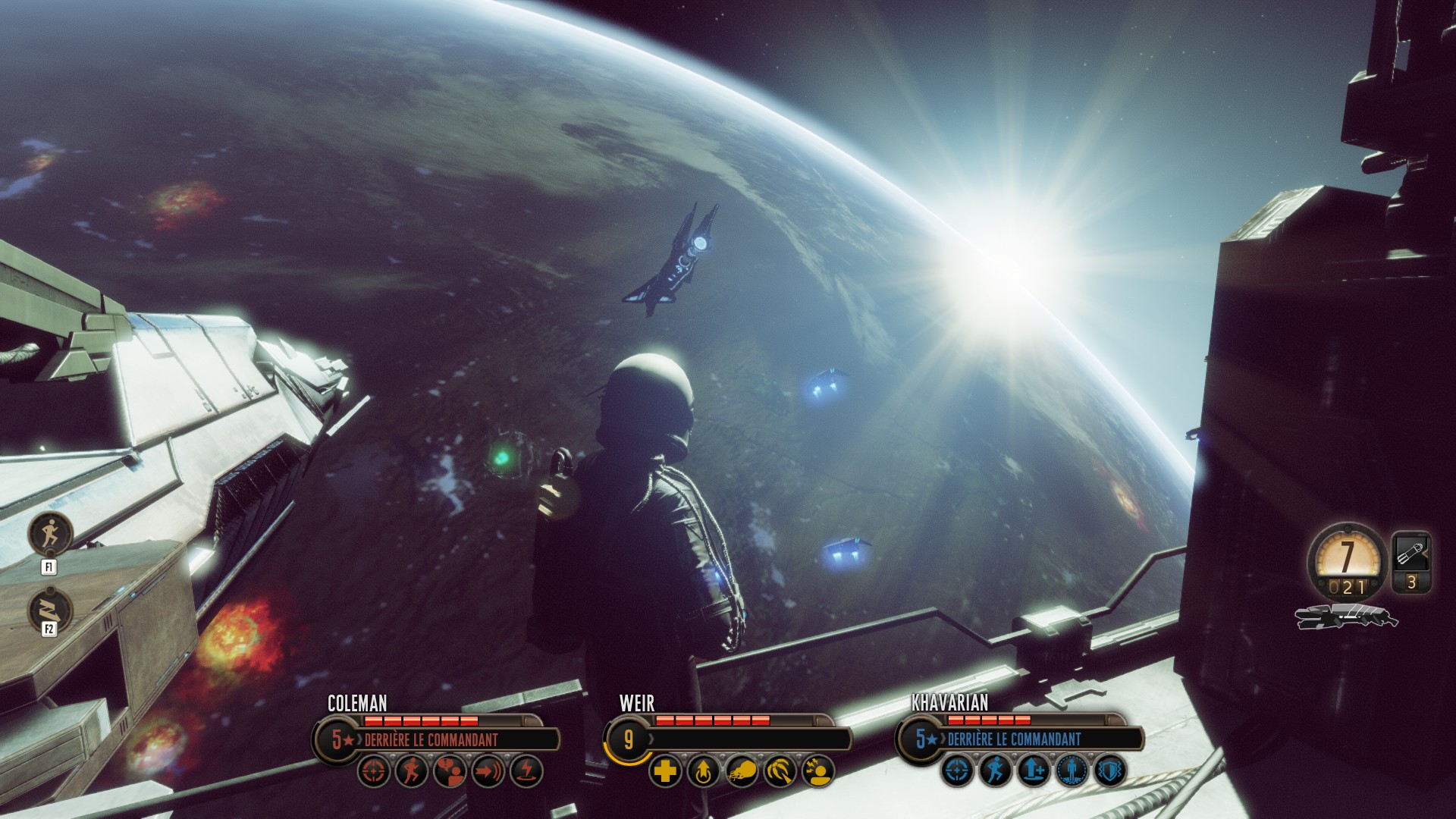Image resolution: width=1456 pixels, height=819 pixels.
Task: Activate Khavarian's blue crosshair targeting ability
Action: click(958, 771)
